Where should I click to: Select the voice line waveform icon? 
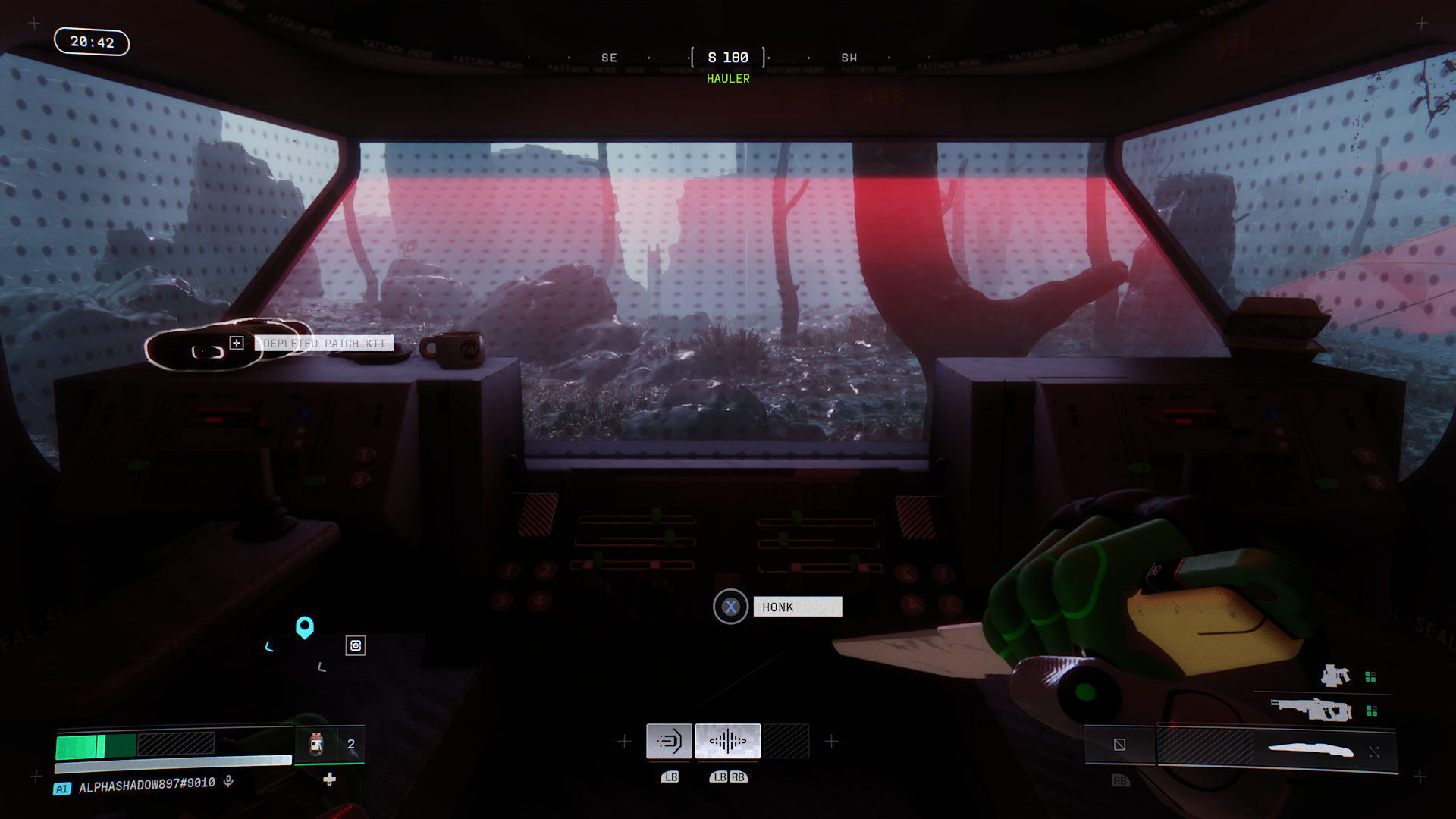(x=728, y=741)
